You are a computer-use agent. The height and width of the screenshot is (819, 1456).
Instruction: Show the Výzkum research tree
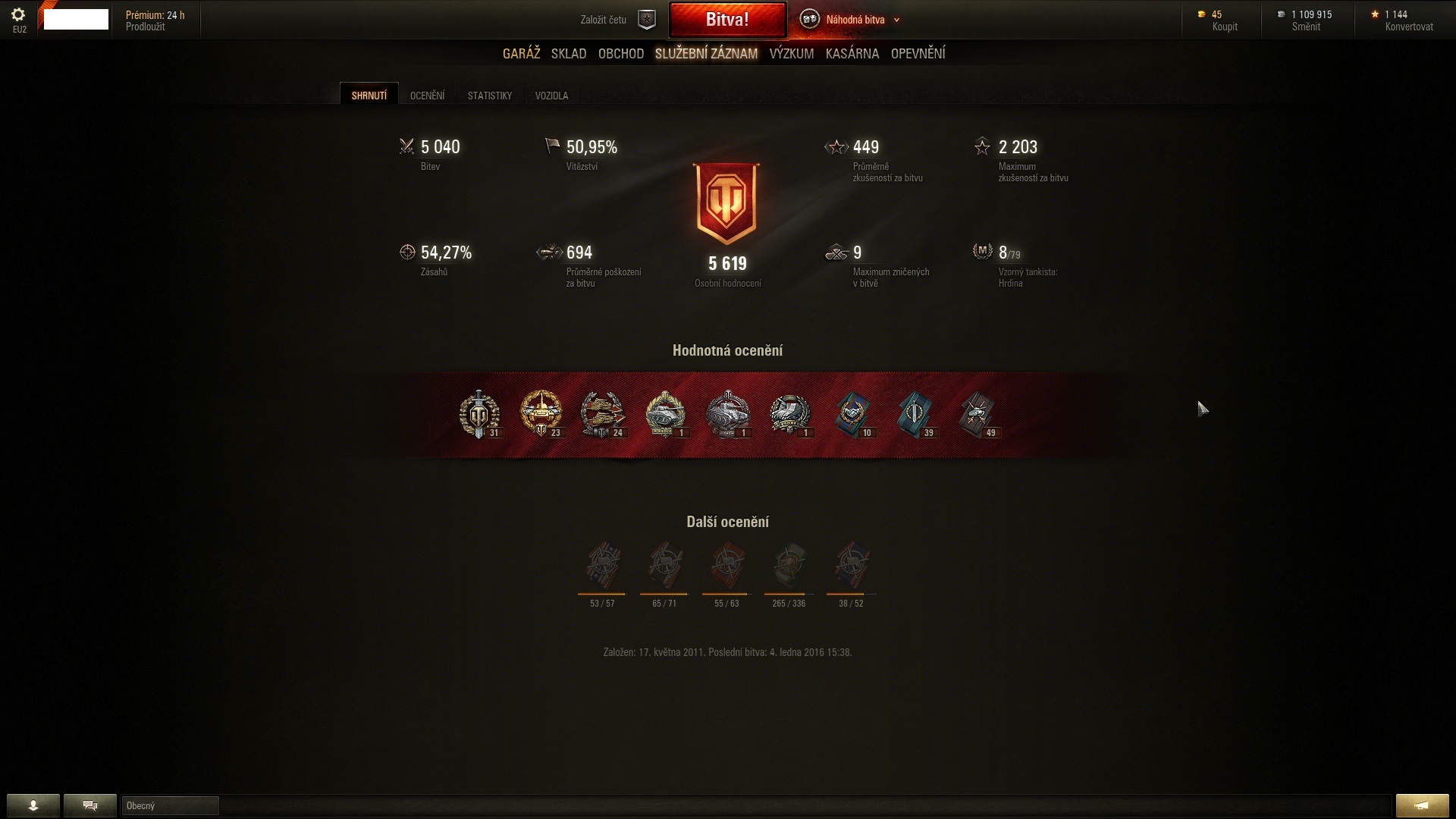pos(791,54)
